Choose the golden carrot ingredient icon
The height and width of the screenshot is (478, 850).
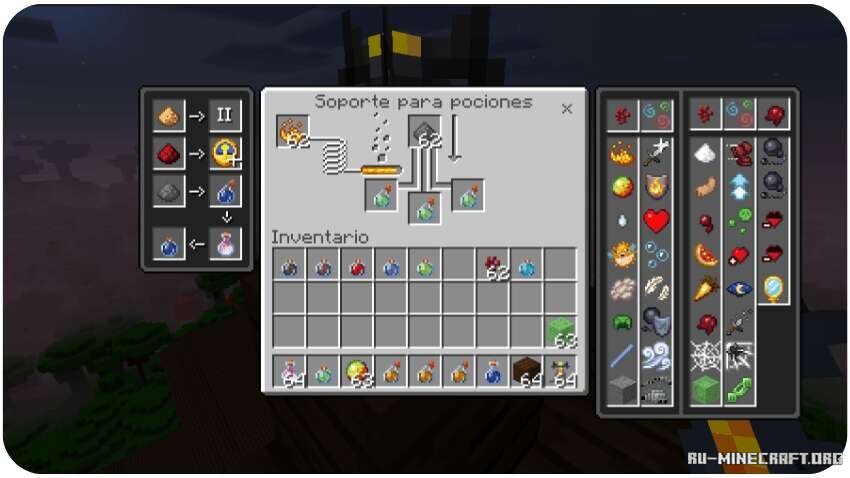(706, 288)
